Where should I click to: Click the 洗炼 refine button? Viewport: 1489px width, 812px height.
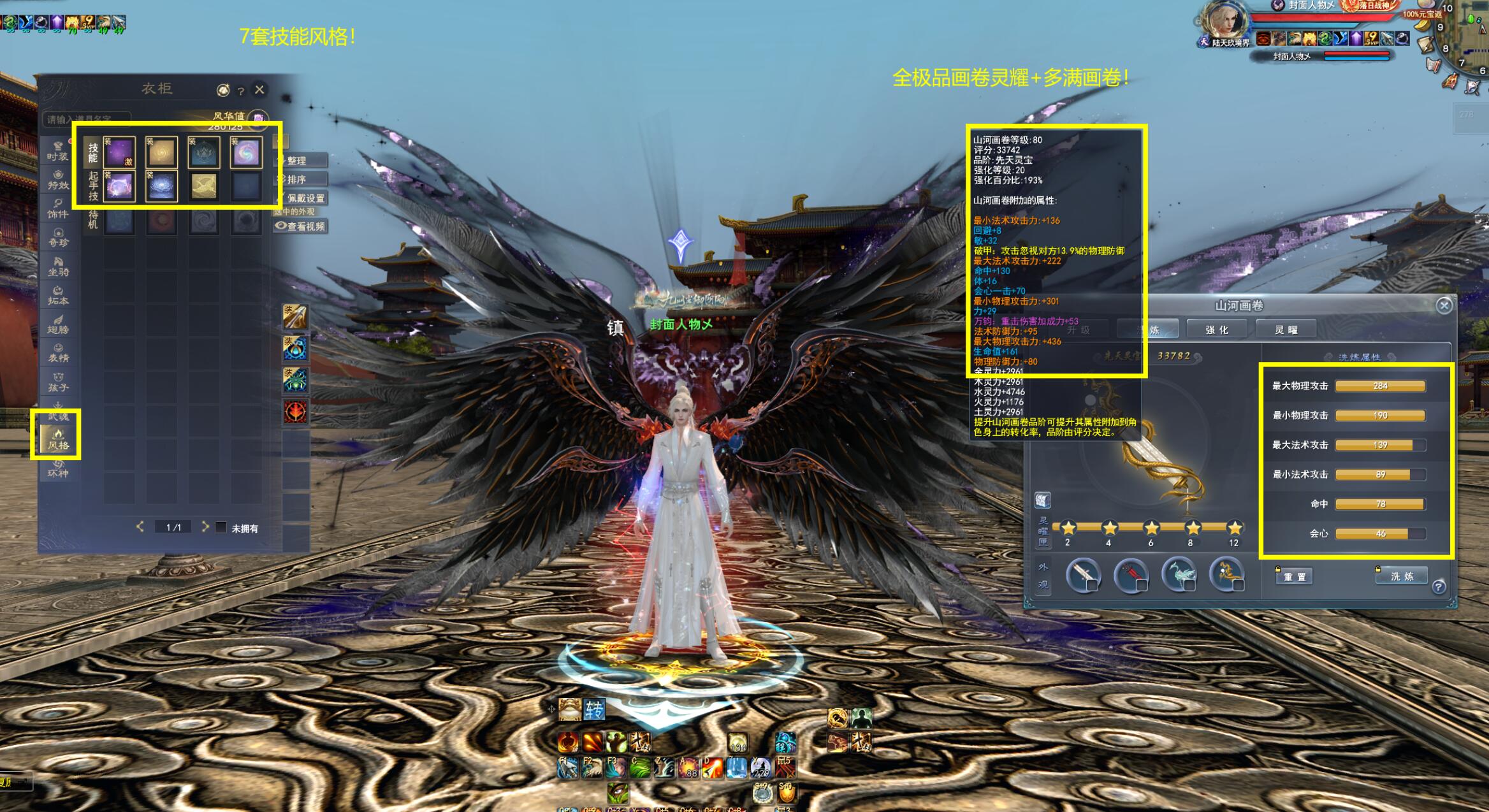[x=1402, y=576]
